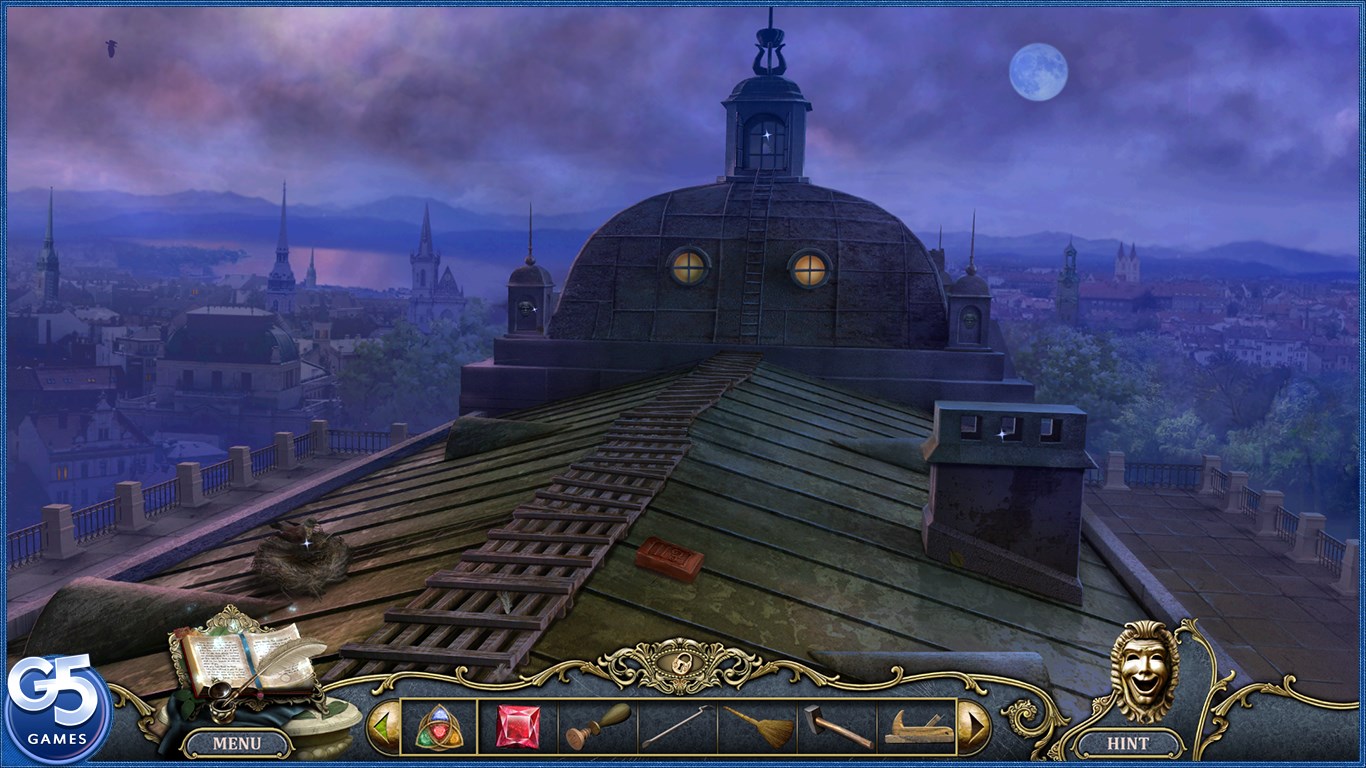
Task: Click the G5 Games logo
Action: [57, 709]
